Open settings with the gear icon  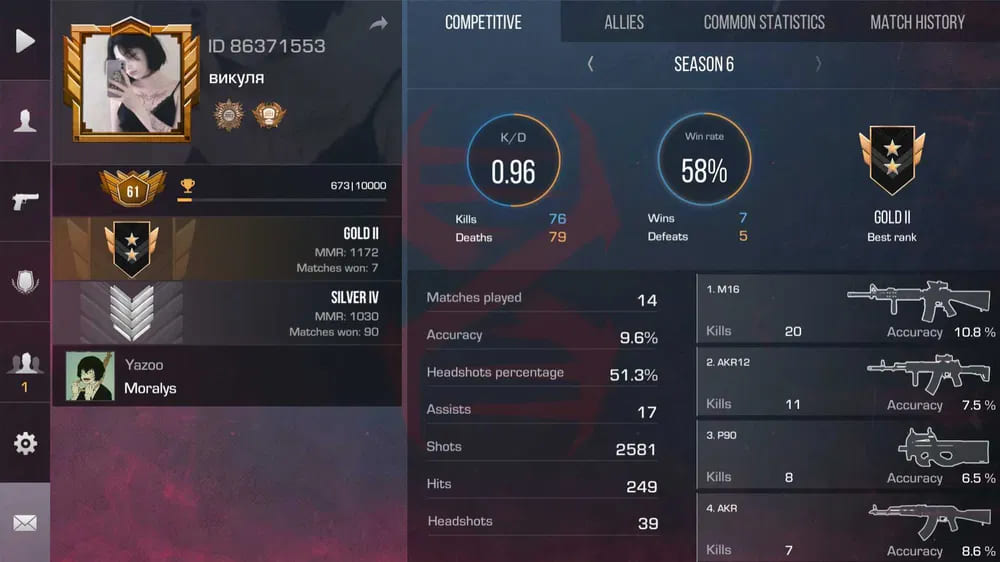pos(25,443)
